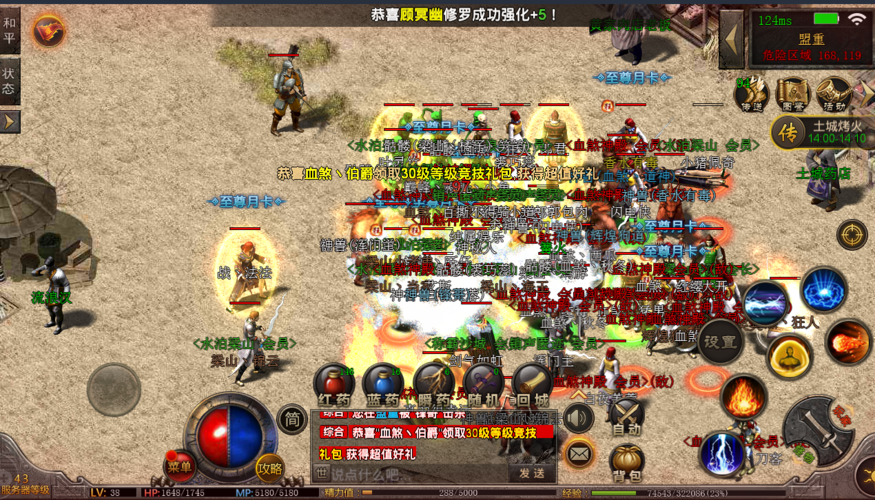This screenshot has height=500, width=875.
Task: Open the 传送 teleport icon
Action: [750, 95]
